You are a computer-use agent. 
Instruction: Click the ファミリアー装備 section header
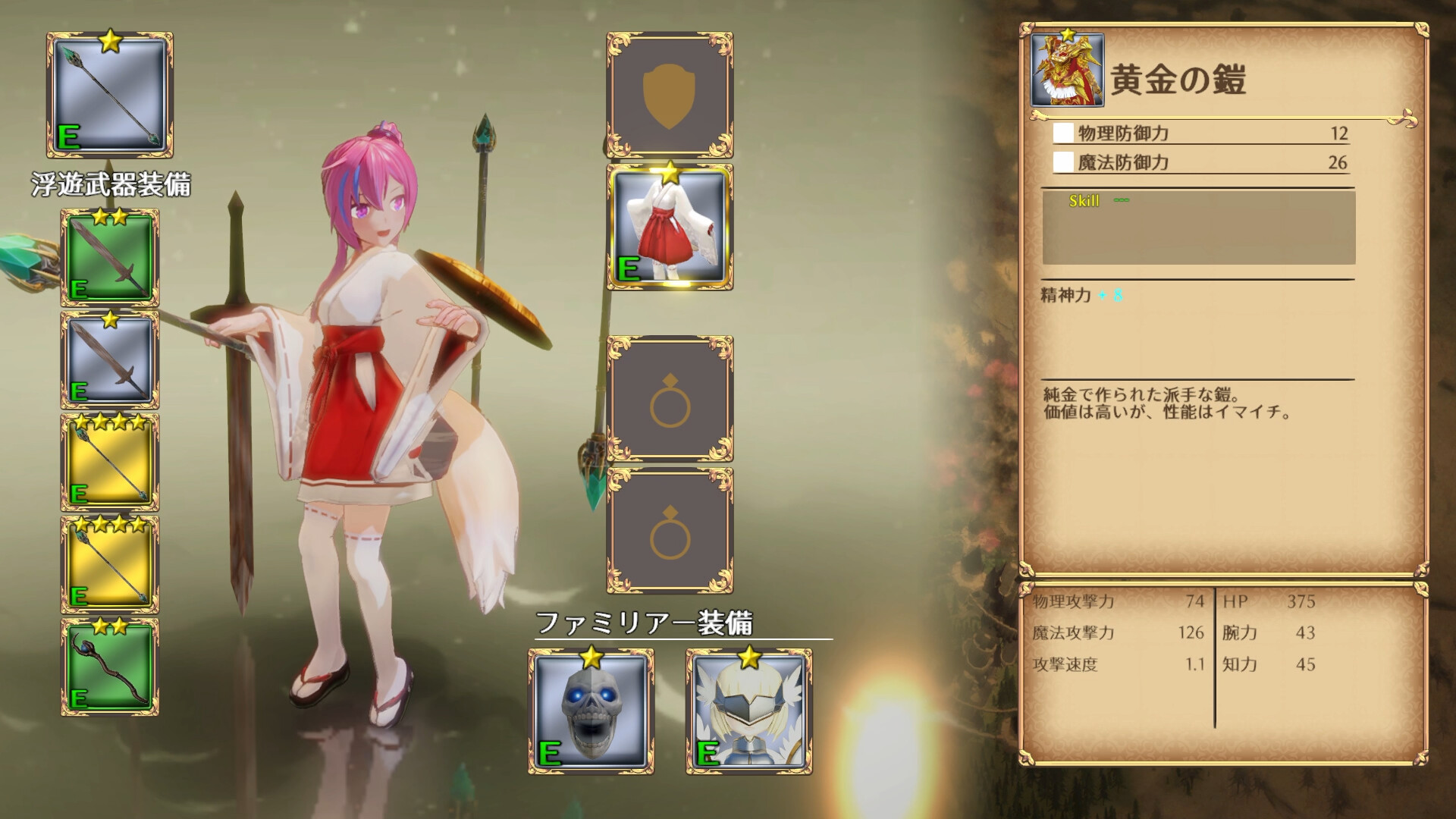[x=643, y=622]
